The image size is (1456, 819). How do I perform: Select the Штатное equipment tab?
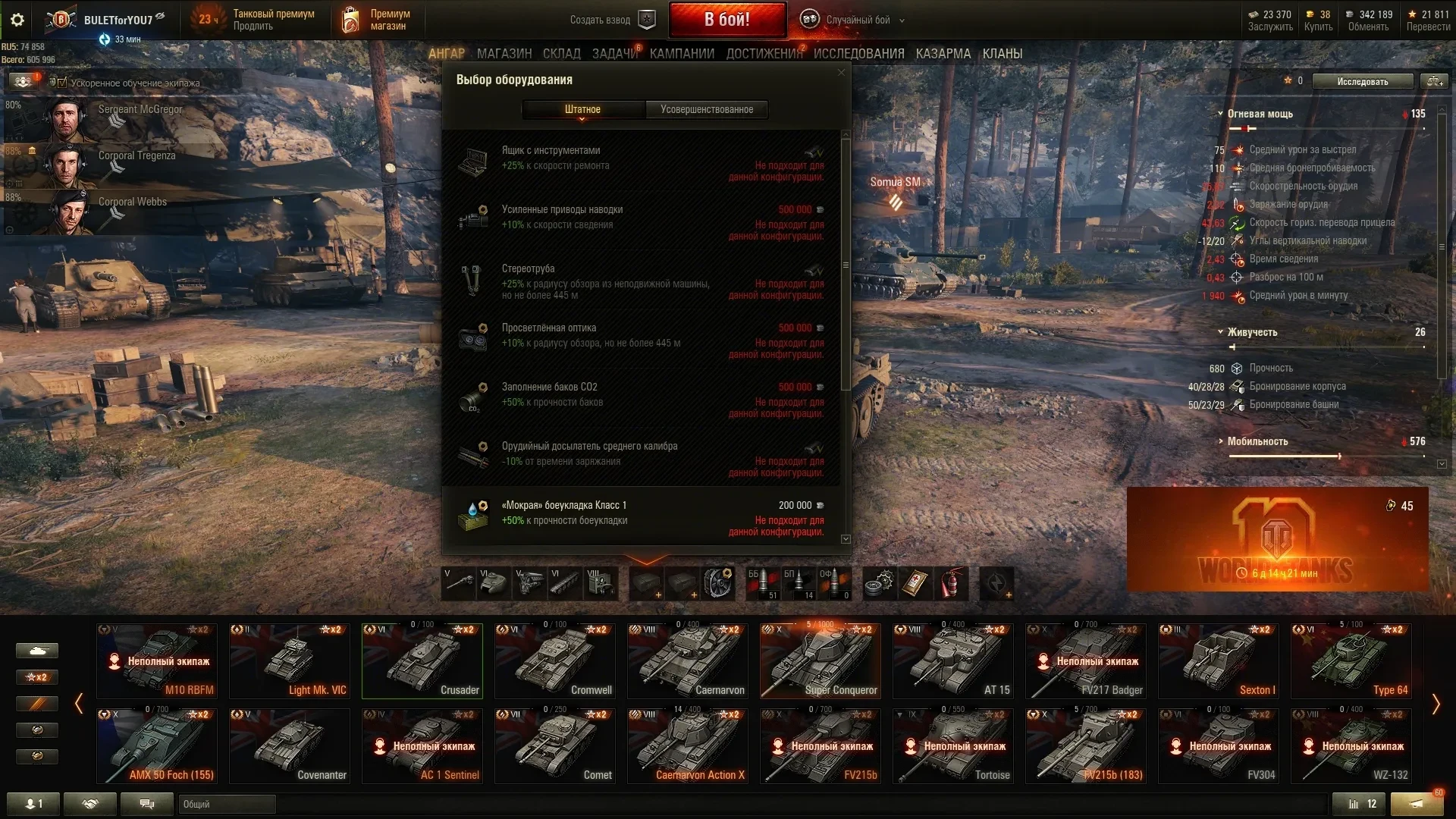click(582, 109)
